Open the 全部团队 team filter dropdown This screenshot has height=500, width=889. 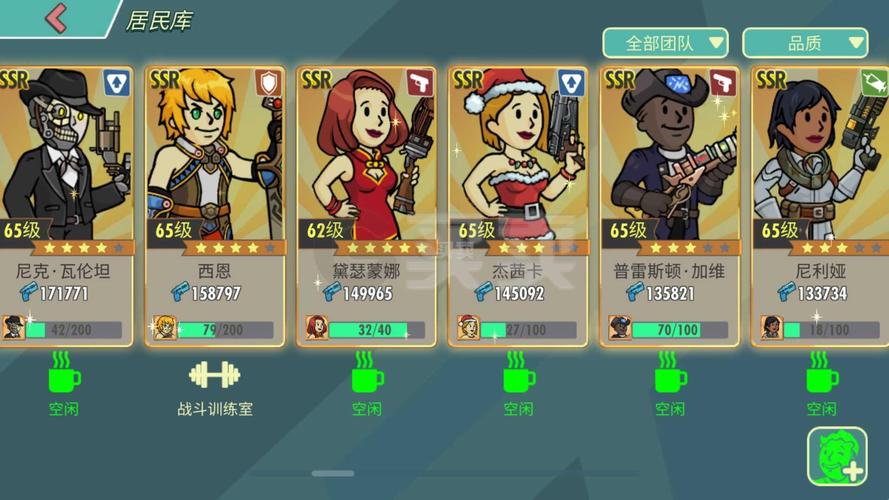pos(664,43)
